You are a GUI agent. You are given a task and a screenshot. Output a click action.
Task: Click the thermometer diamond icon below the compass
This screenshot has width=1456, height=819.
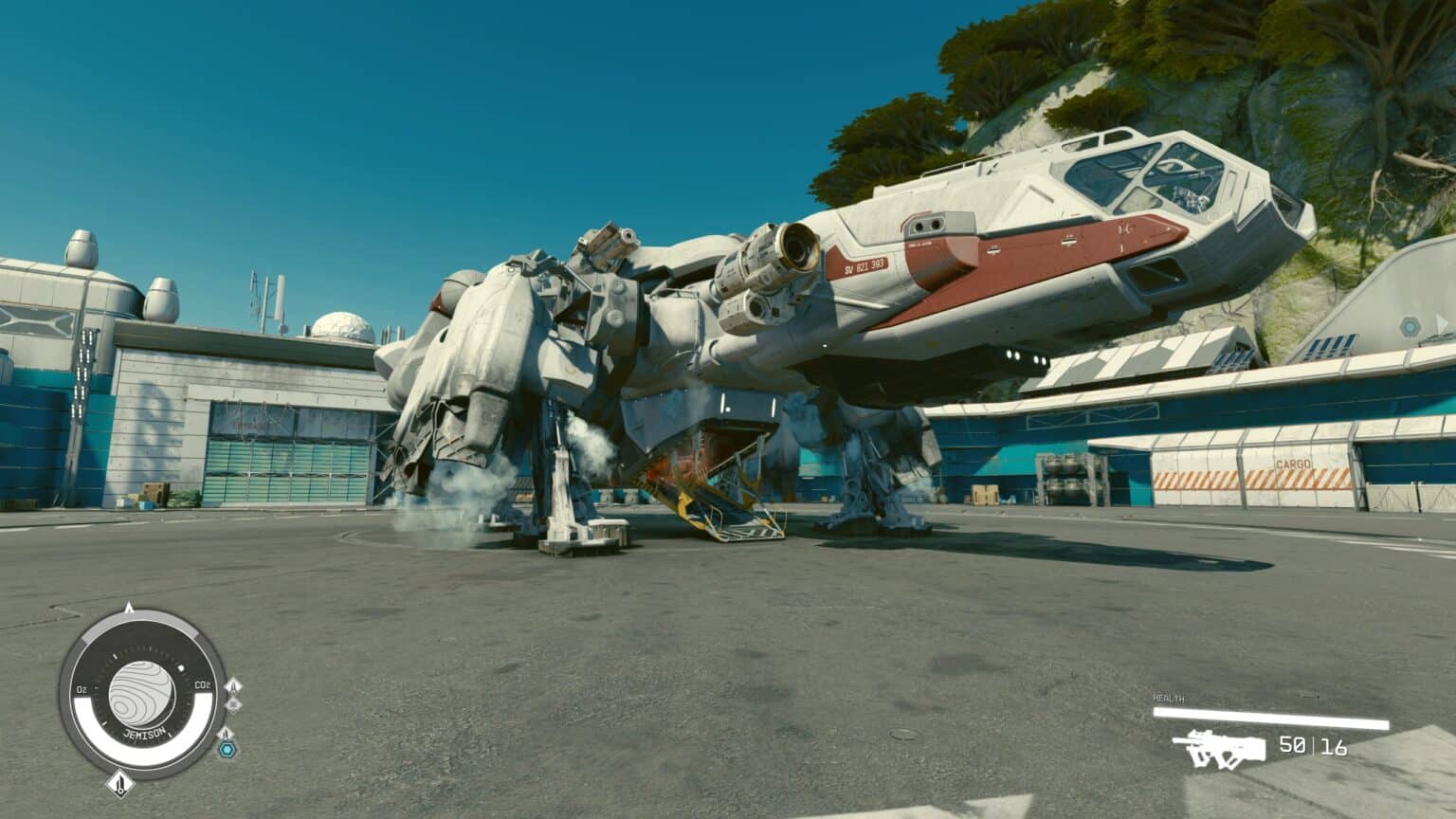pyautogui.click(x=119, y=783)
